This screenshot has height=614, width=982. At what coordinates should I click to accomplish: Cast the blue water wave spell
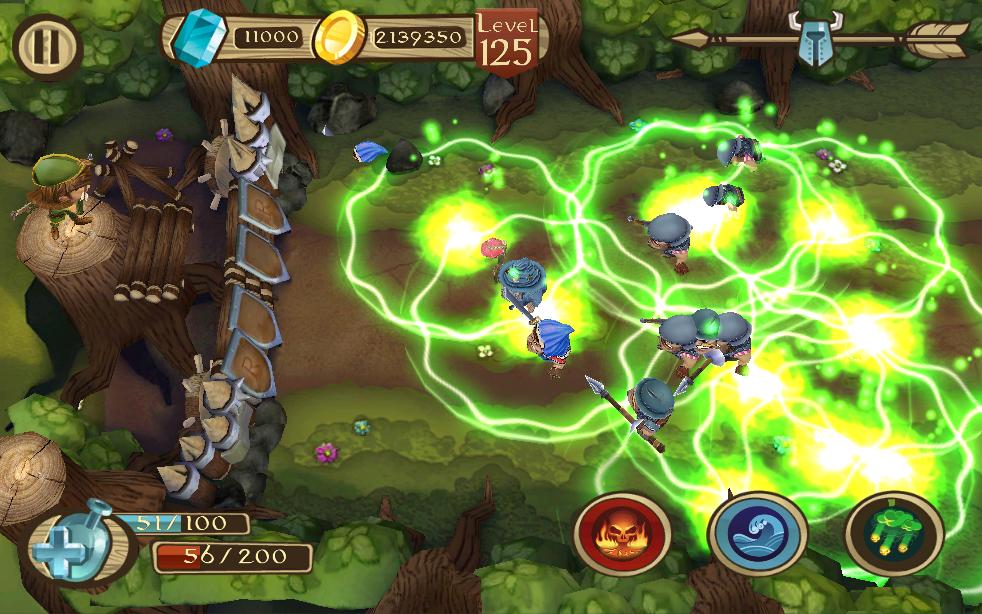click(757, 534)
